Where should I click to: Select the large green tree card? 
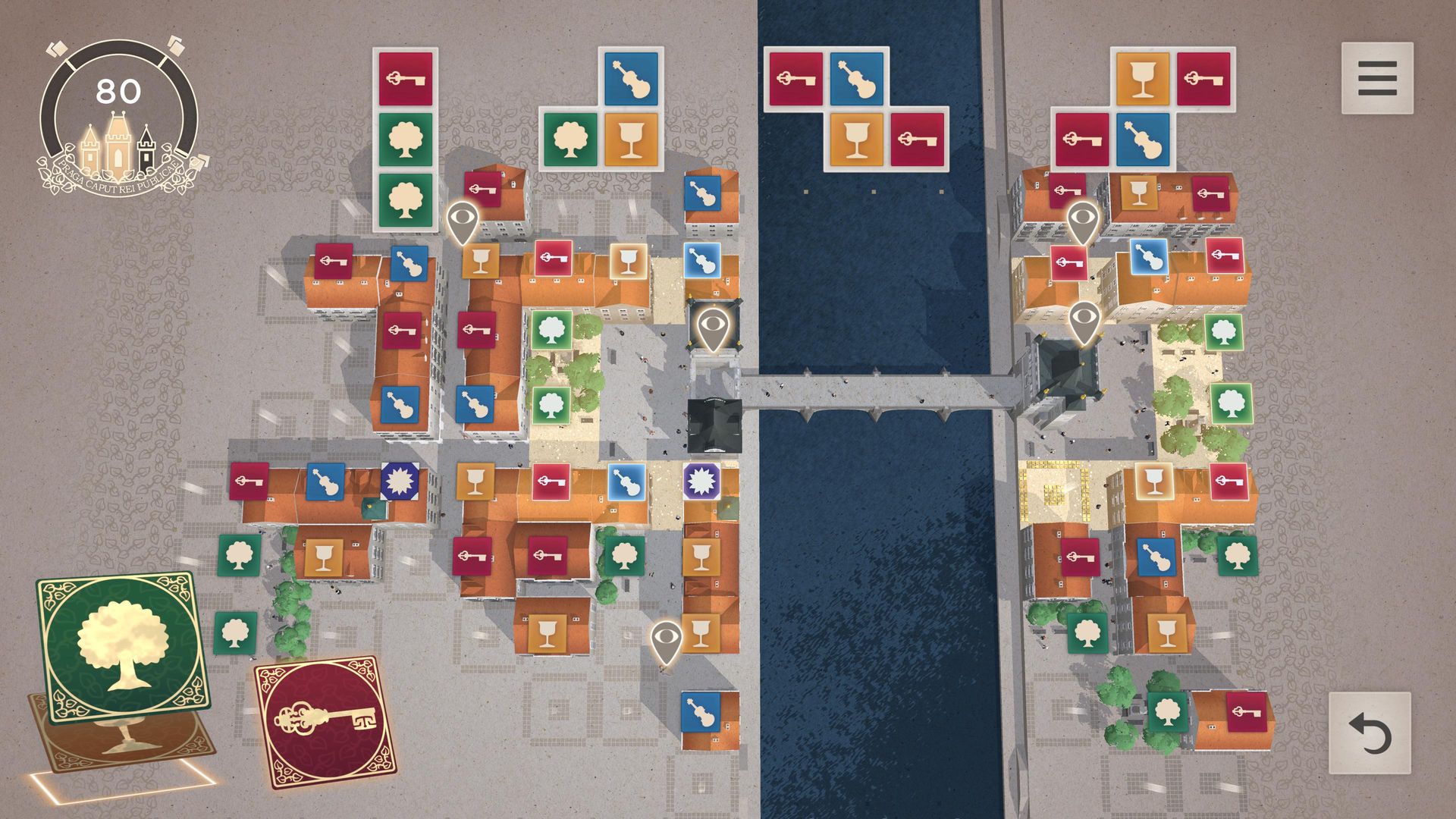[124, 645]
